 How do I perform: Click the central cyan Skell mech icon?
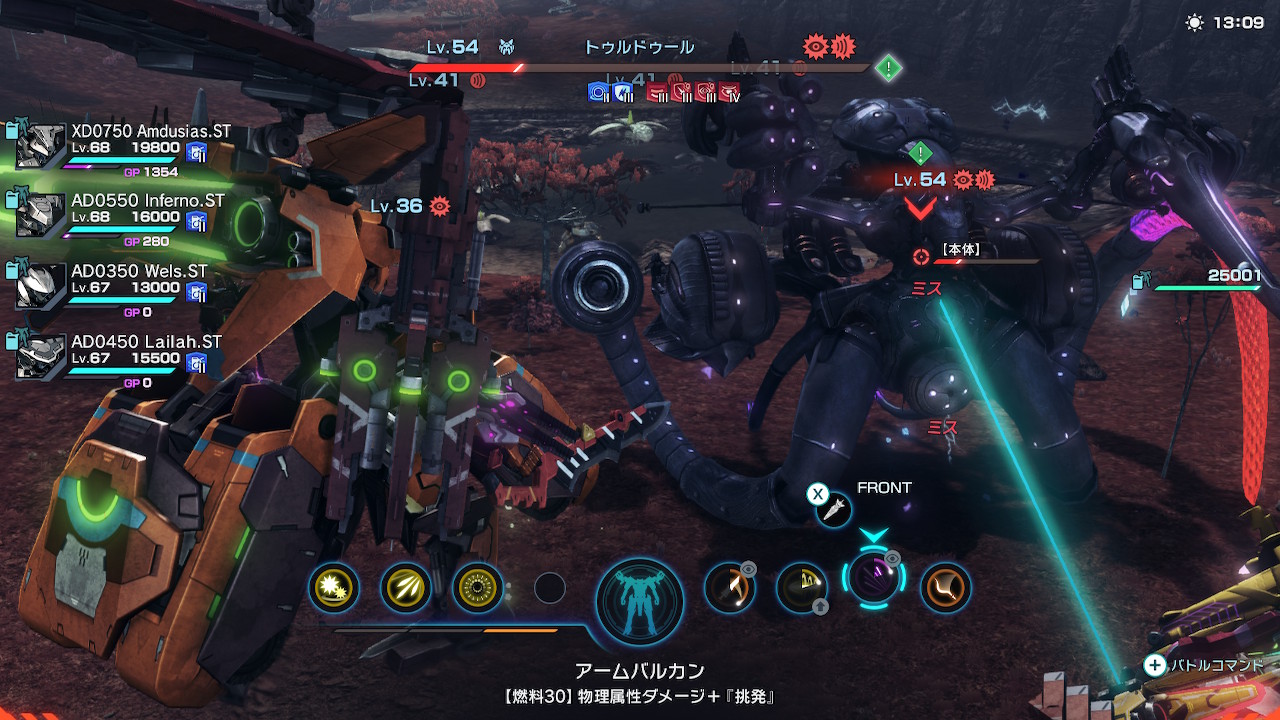point(640,601)
